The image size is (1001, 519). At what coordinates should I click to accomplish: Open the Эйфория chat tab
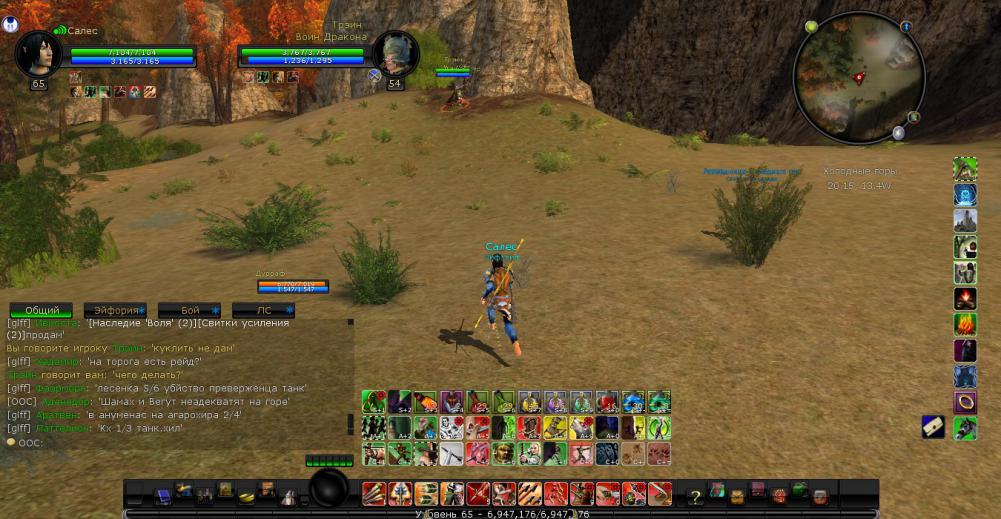[x=115, y=310]
